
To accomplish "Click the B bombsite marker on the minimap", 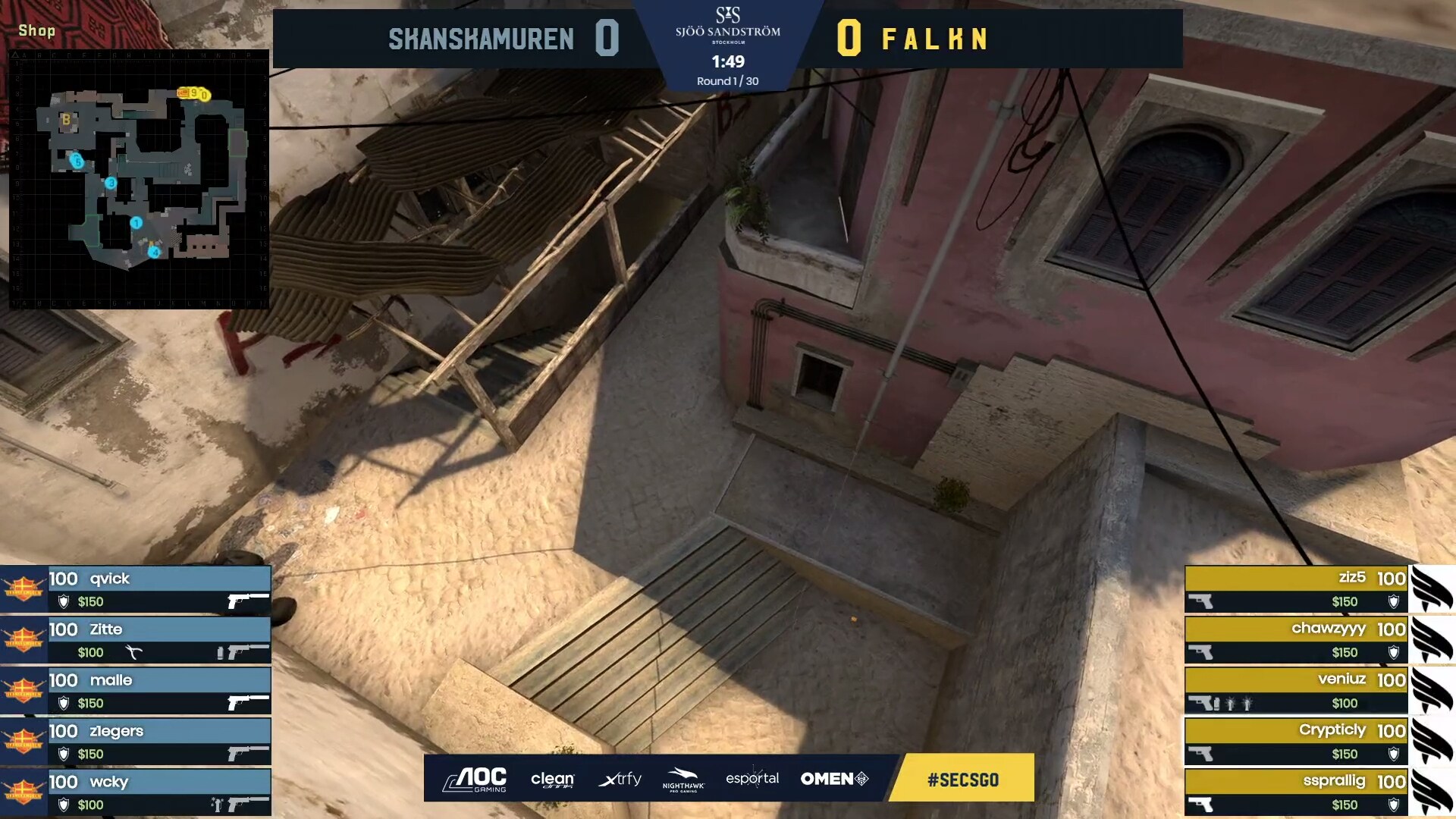I will (66, 120).
